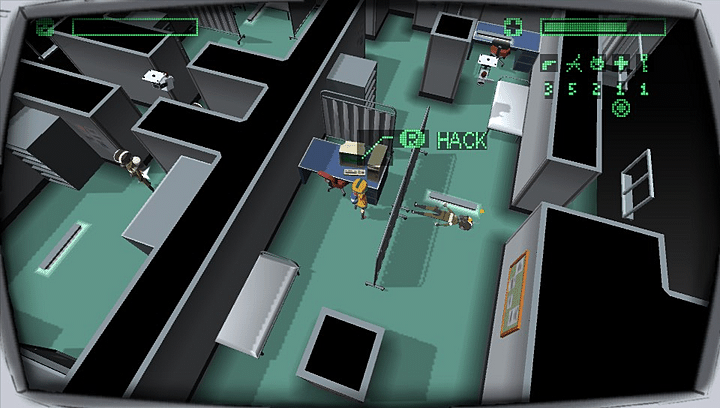Click the circular target icon below inventory
The width and height of the screenshot is (720, 408).
[x=620, y=108]
